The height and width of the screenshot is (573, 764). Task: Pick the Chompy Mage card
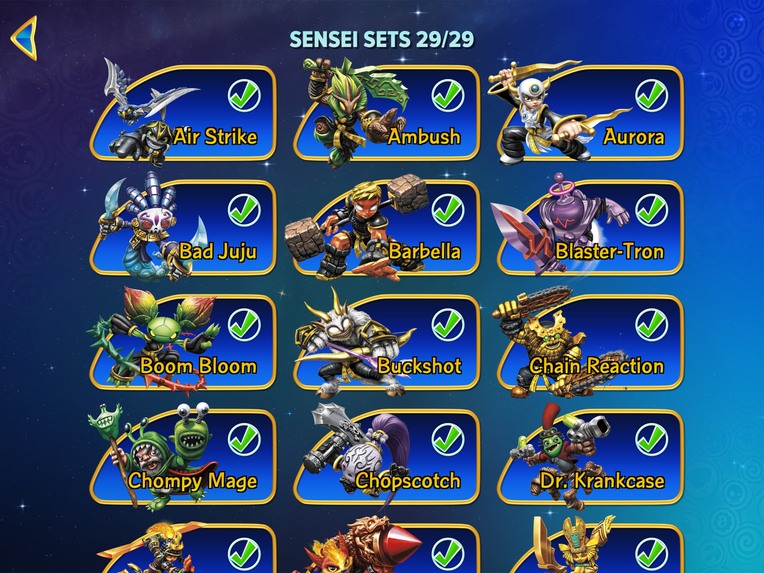(185, 458)
